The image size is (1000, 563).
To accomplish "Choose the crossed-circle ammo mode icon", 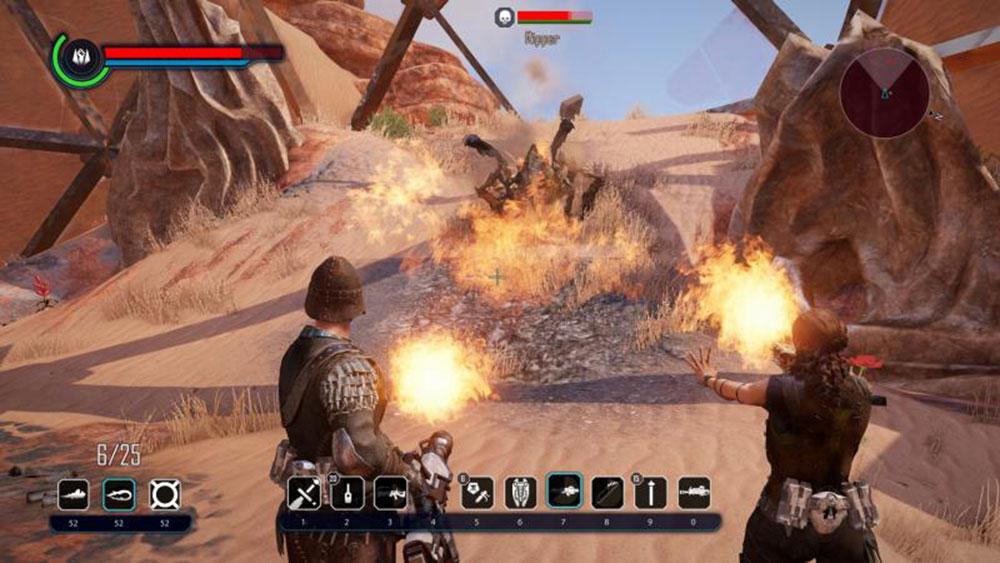I will tap(165, 494).
